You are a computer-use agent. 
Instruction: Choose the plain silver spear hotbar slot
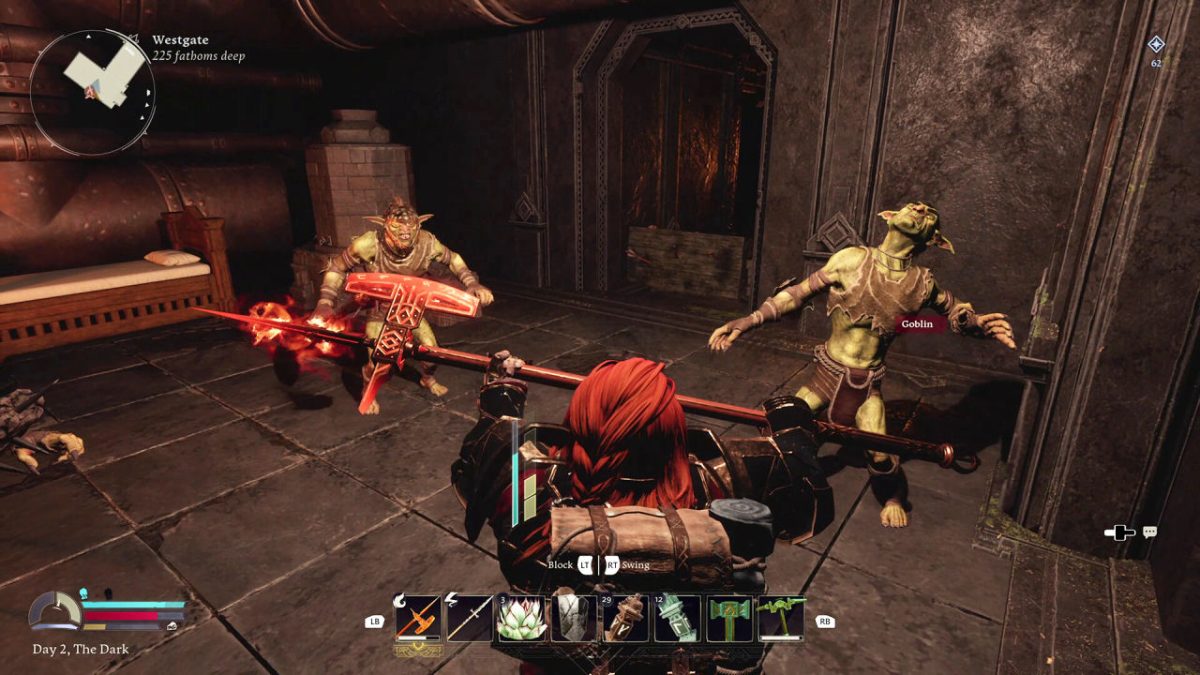click(470, 619)
